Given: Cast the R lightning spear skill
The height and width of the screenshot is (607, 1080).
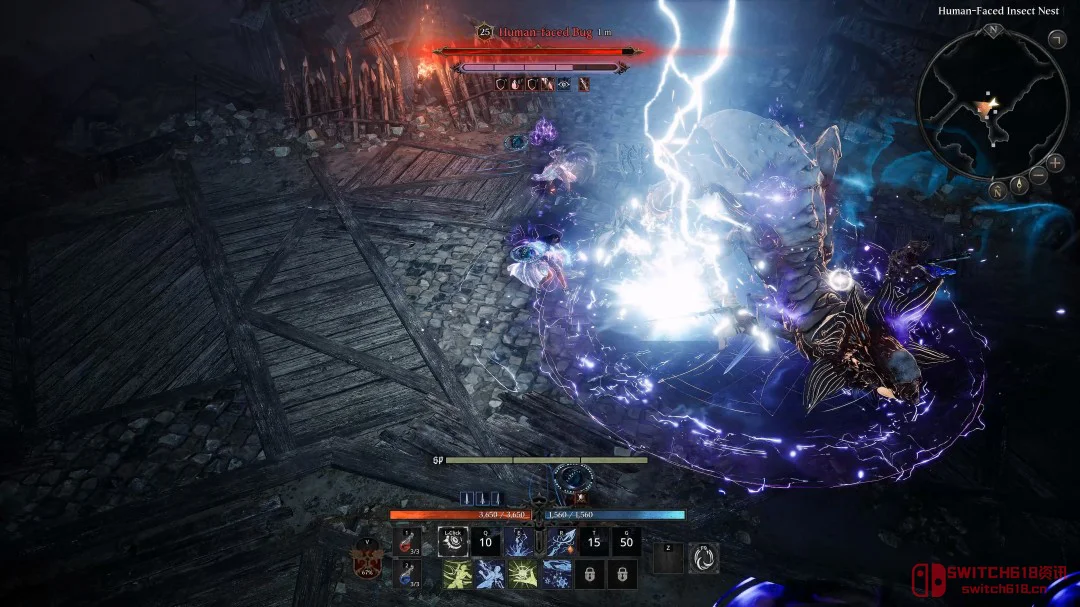Looking at the screenshot, I should pyautogui.click(x=562, y=542).
